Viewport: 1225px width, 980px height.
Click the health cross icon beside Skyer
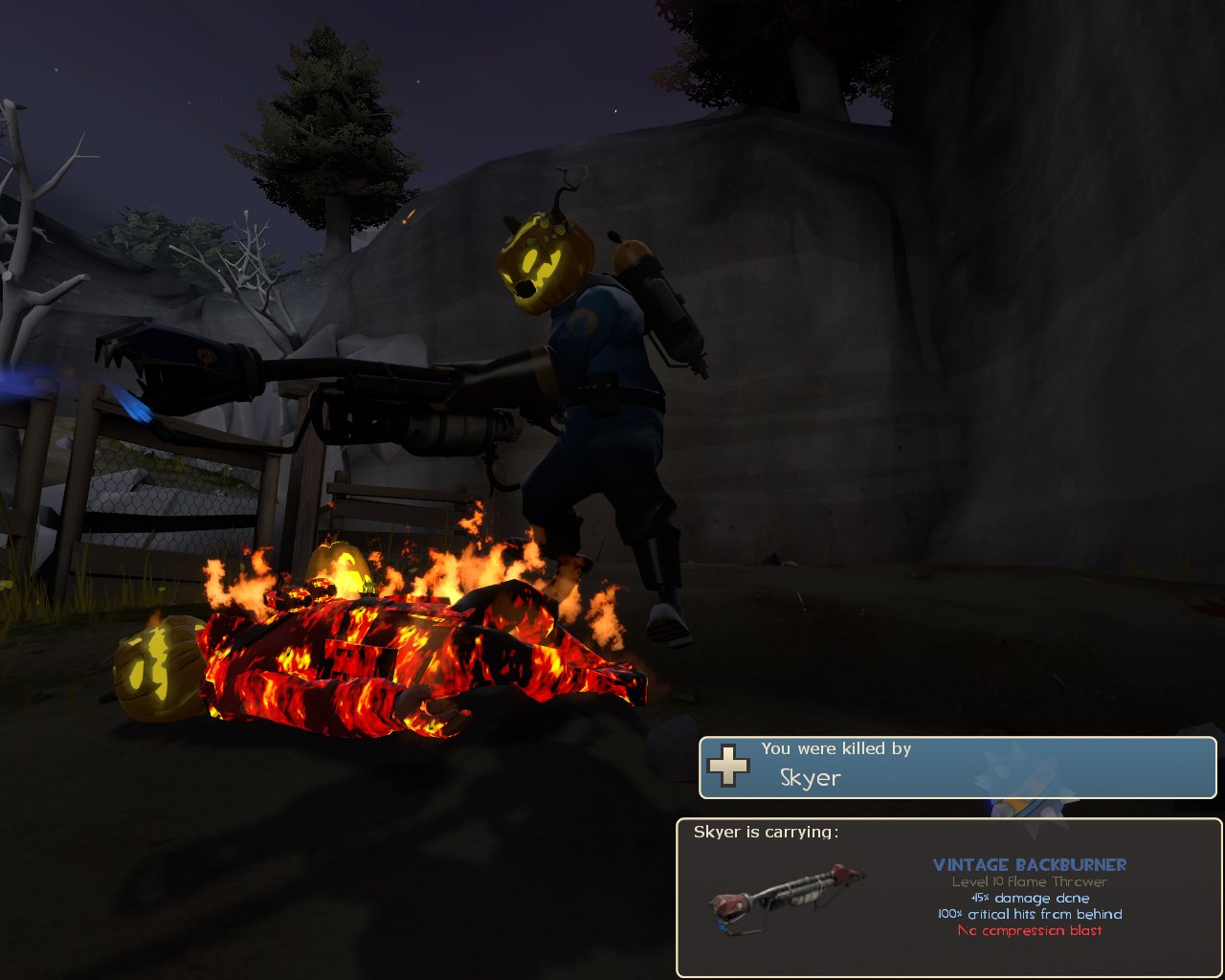click(728, 767)
